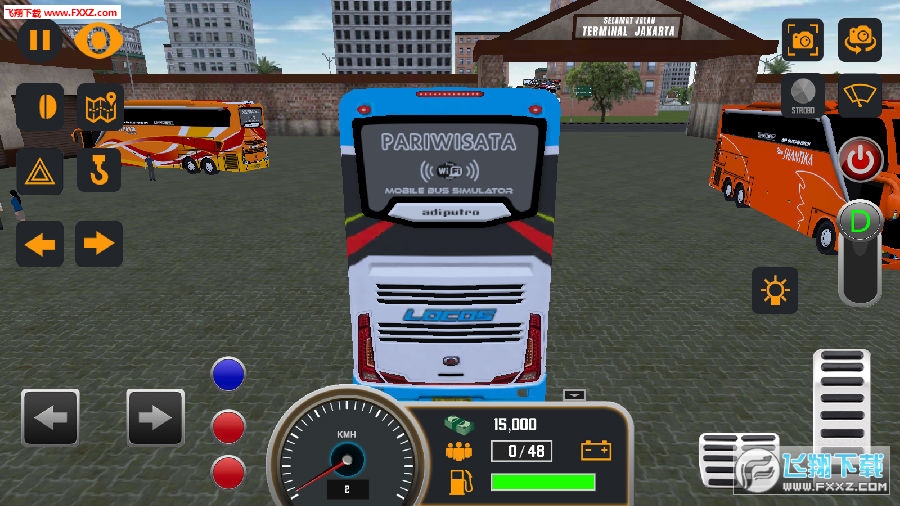Viewport: 900px width, 506px height.
Task: Toggle the eye view button
Action: click(99, 40)
